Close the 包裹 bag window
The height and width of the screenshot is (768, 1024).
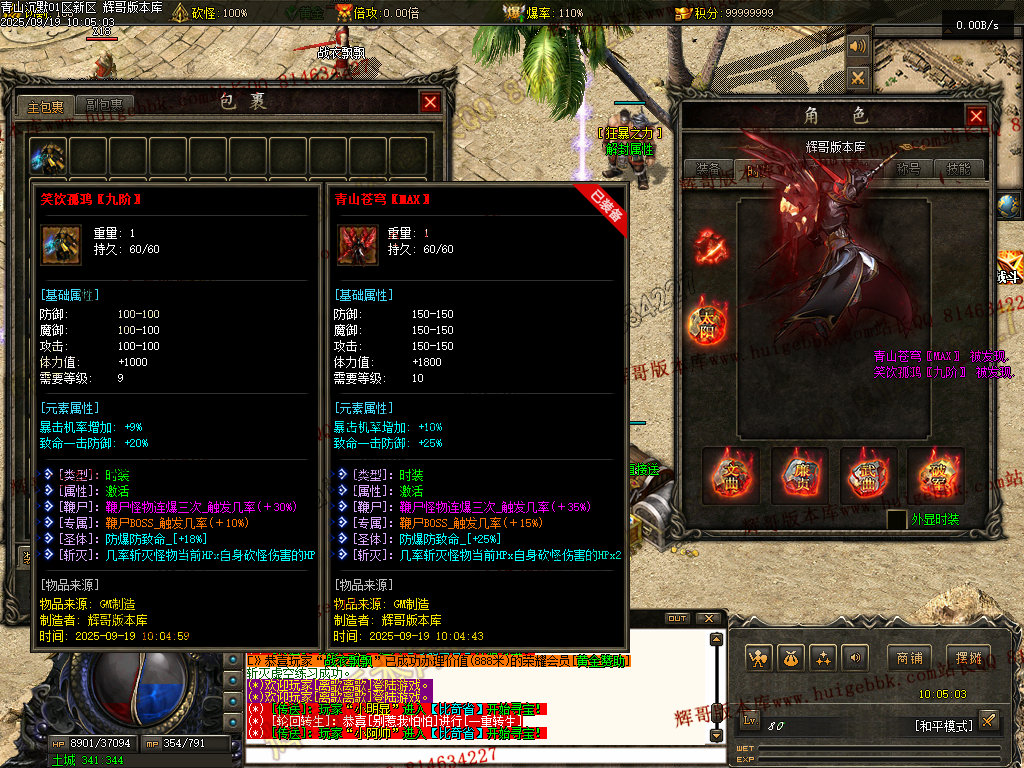point(430,102)
